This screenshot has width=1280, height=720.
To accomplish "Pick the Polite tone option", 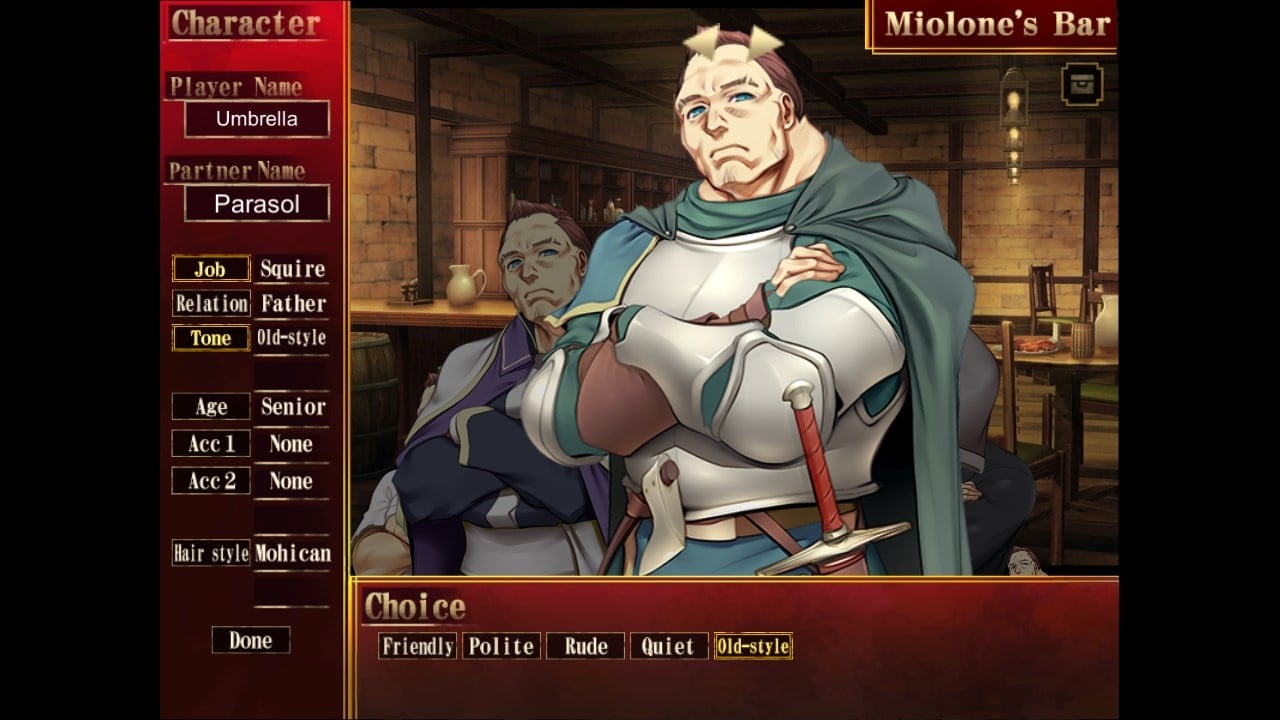I will [x=501, y=646].
